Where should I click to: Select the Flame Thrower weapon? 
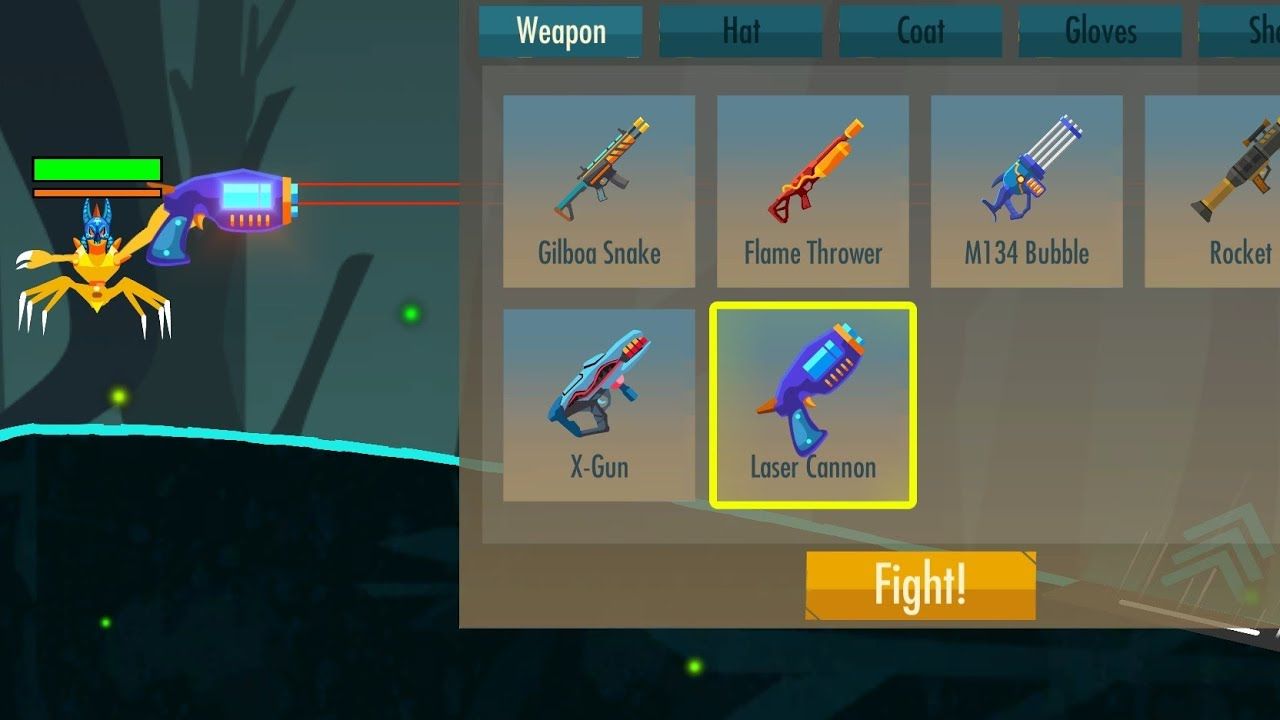[812, 180]
